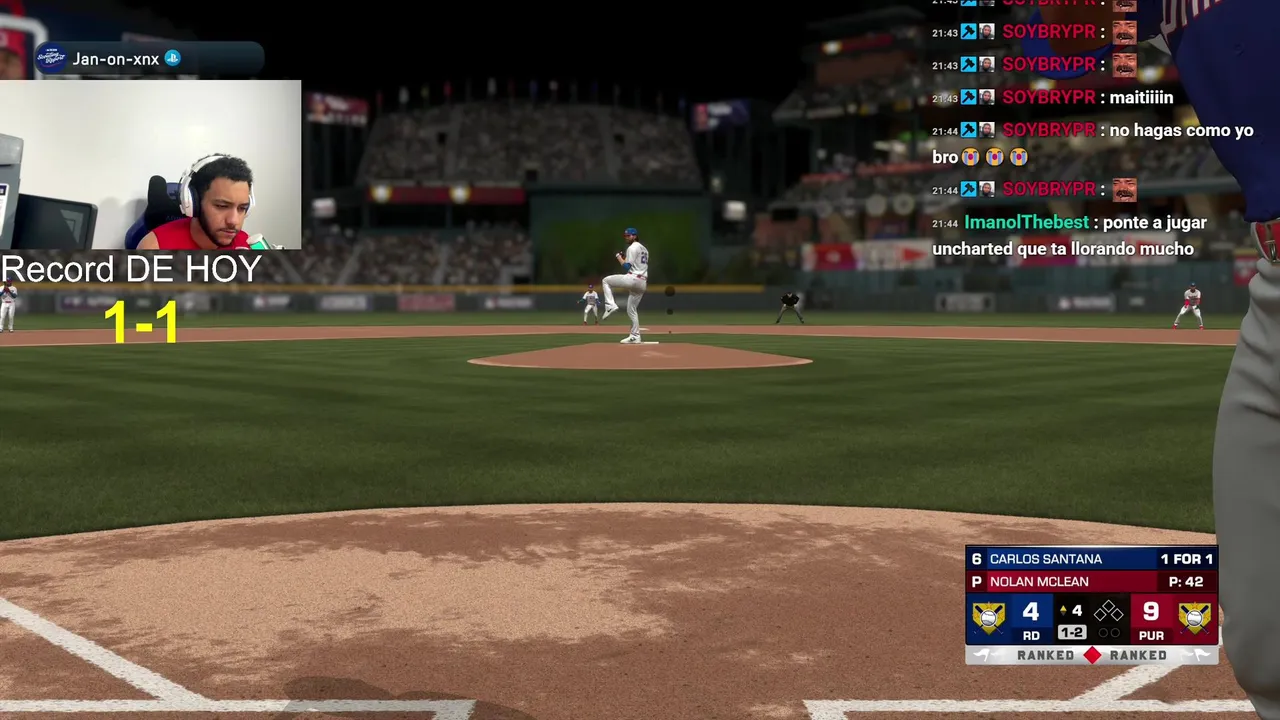Click the Jan-on-xnx player tag

click(116, 59)
